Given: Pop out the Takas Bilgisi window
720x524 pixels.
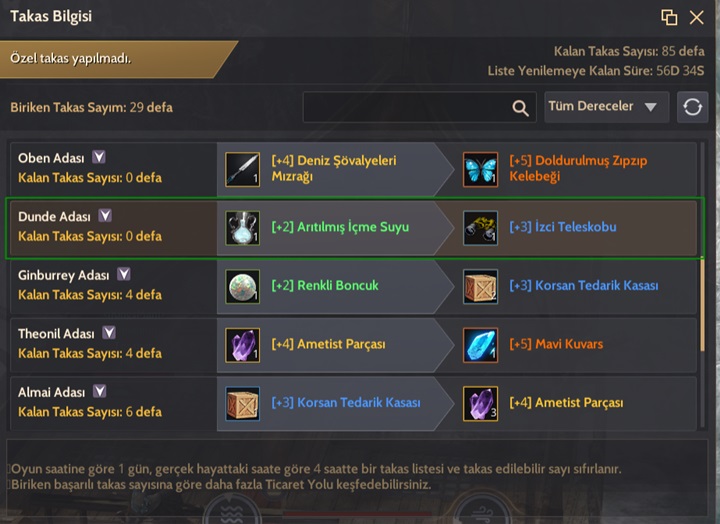Looking at the screenshot, I should [x=669, y=17].
